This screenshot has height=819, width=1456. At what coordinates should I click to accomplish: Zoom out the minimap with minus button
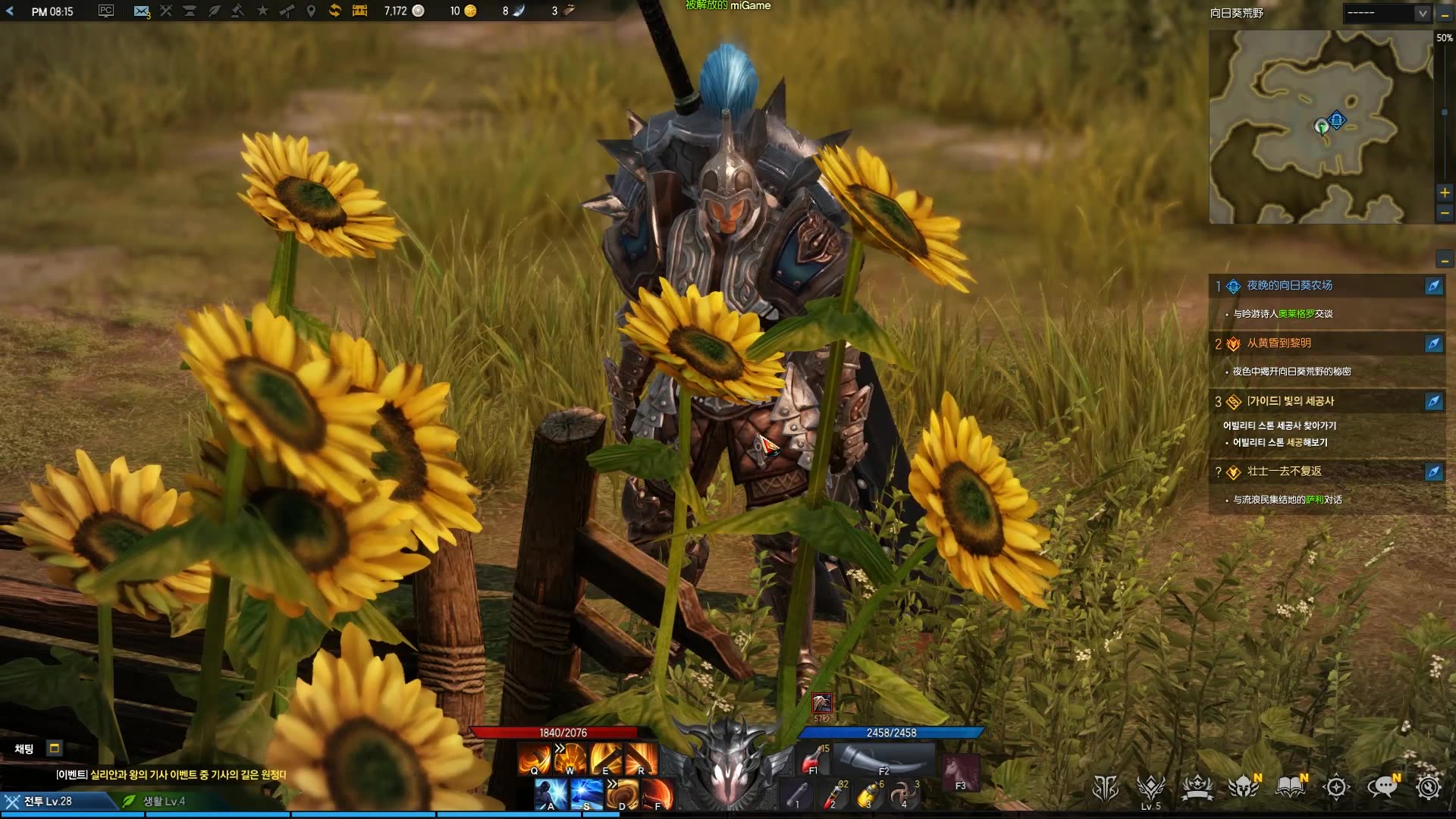(x=1445, y=213)
